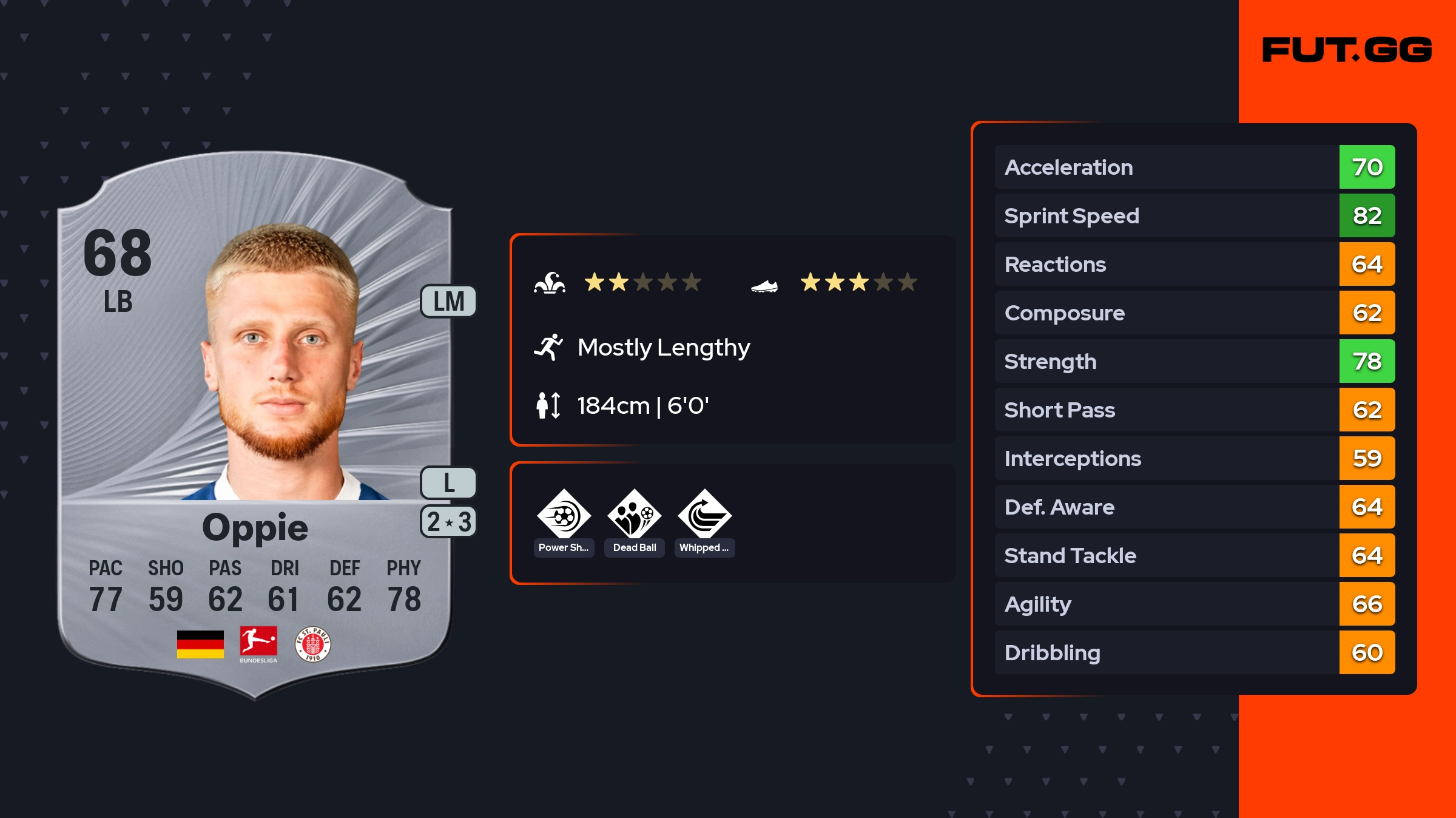This screenshot has width=1456, height=818.
Task: Click the LM alternate position badge
Action: 448,302
